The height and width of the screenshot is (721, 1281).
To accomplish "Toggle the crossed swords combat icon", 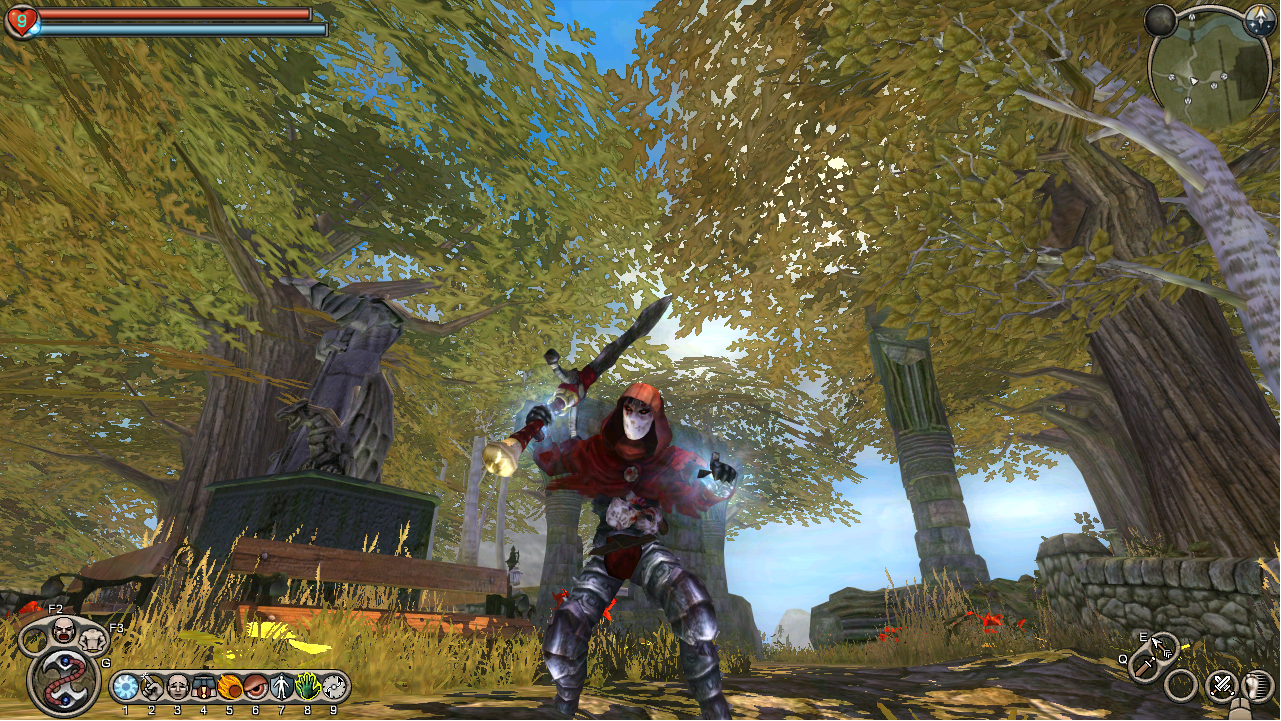I will [1221, 686].
